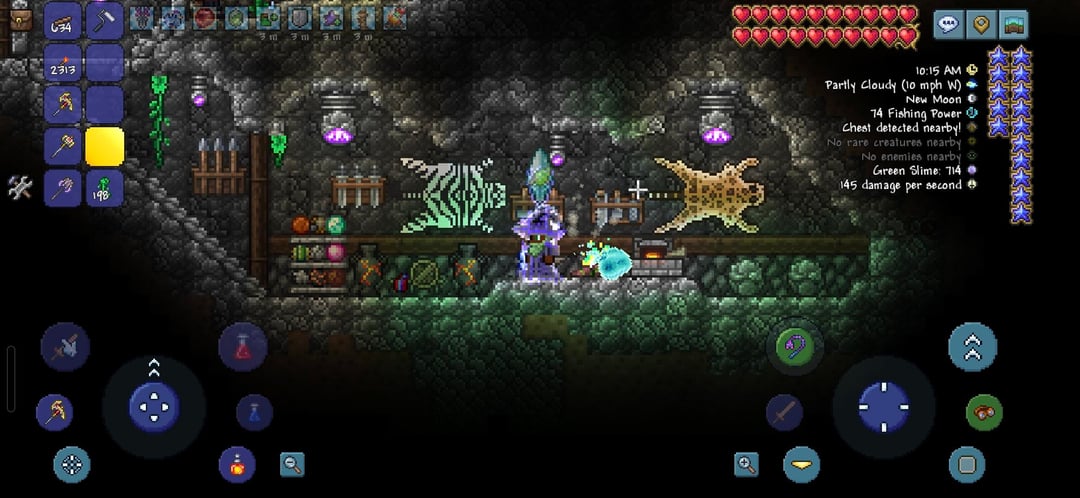Use the blue mana potion button
This screenshot has height=498, width=1080.
[254, 412]
